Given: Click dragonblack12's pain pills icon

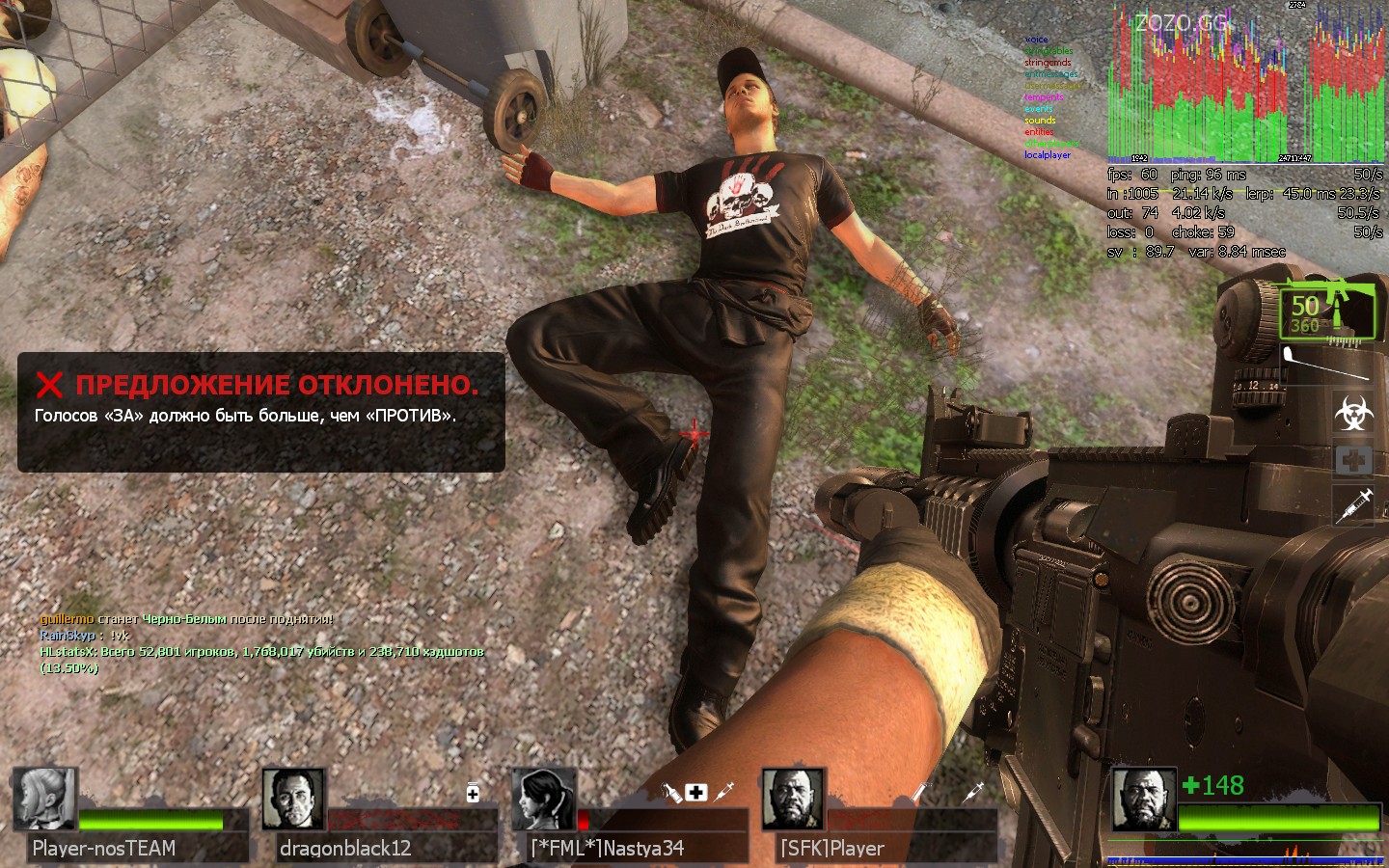Looking at the screenshot, I should pos(473,792).
